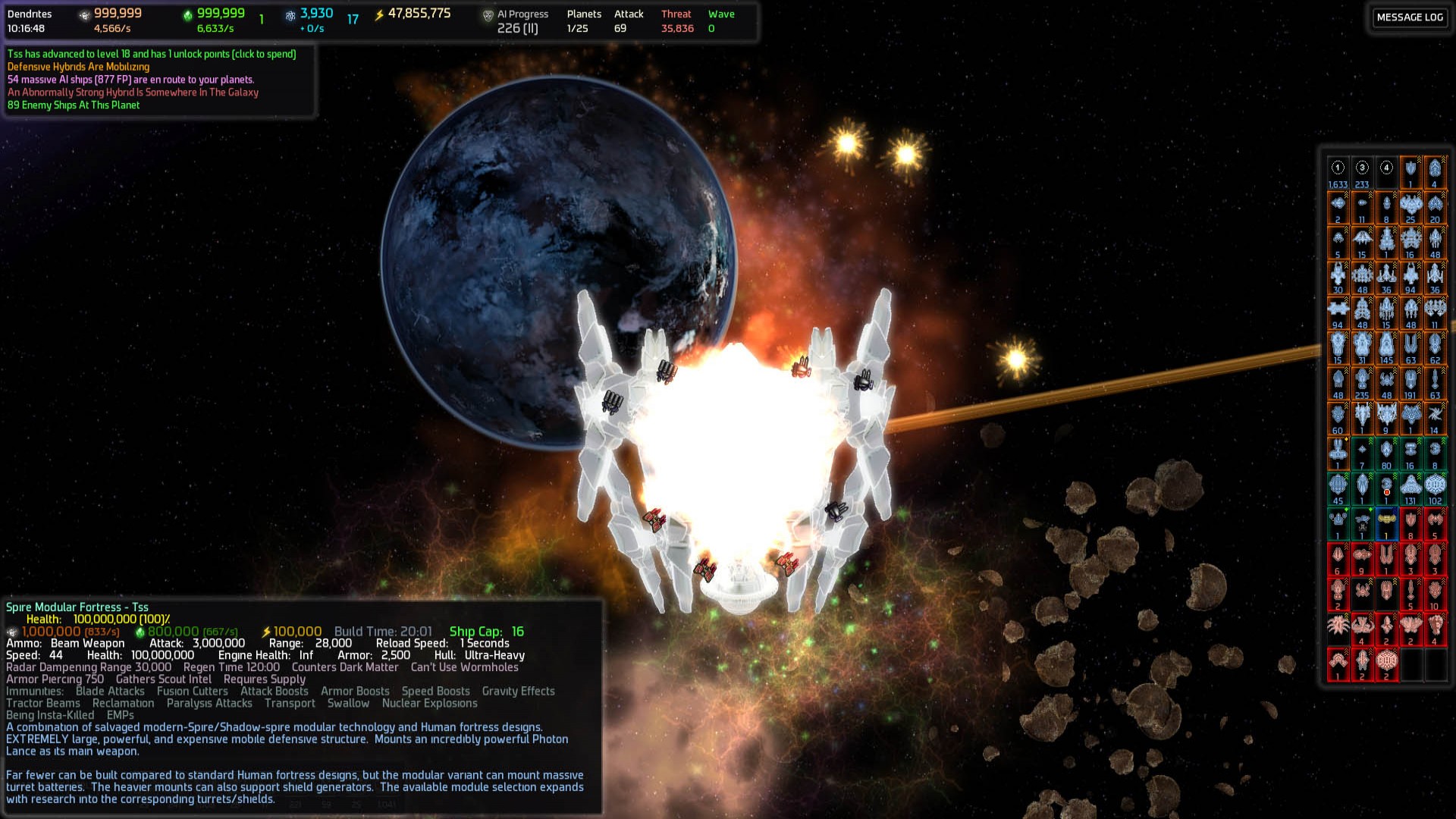Select the shield ship icon with count 1
This screenshot has height=819, width=1456.
pyautogui.click(x=1410, y=170)
